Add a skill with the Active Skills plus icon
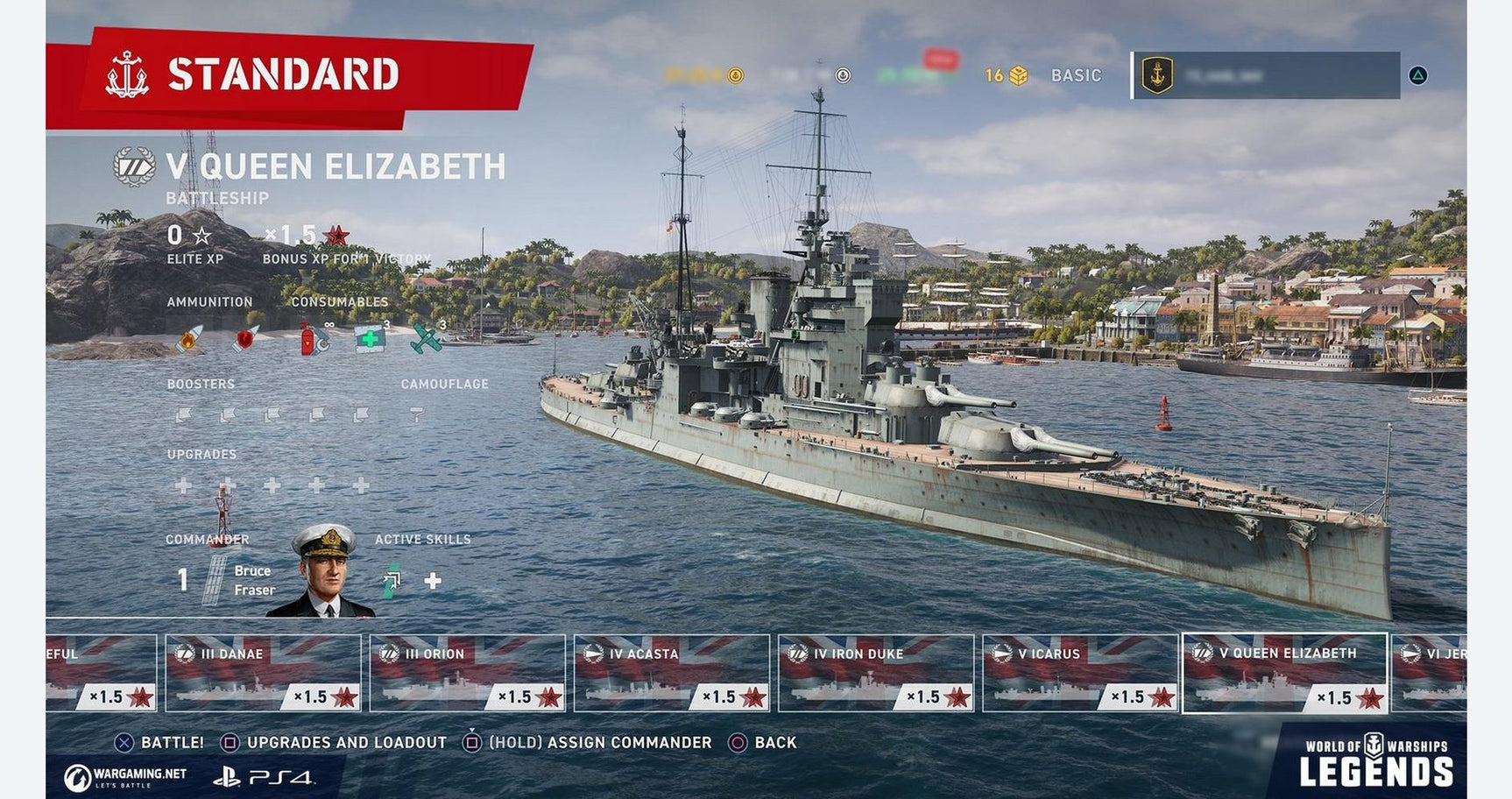 pos(435,579)
